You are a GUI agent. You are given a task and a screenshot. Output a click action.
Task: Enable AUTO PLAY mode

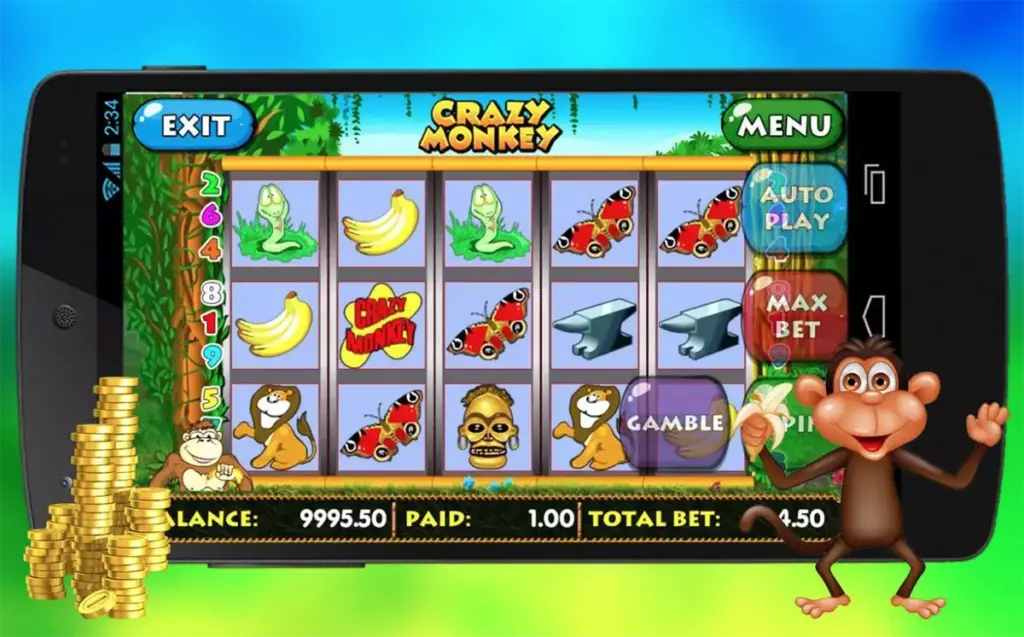click(795, 207)
